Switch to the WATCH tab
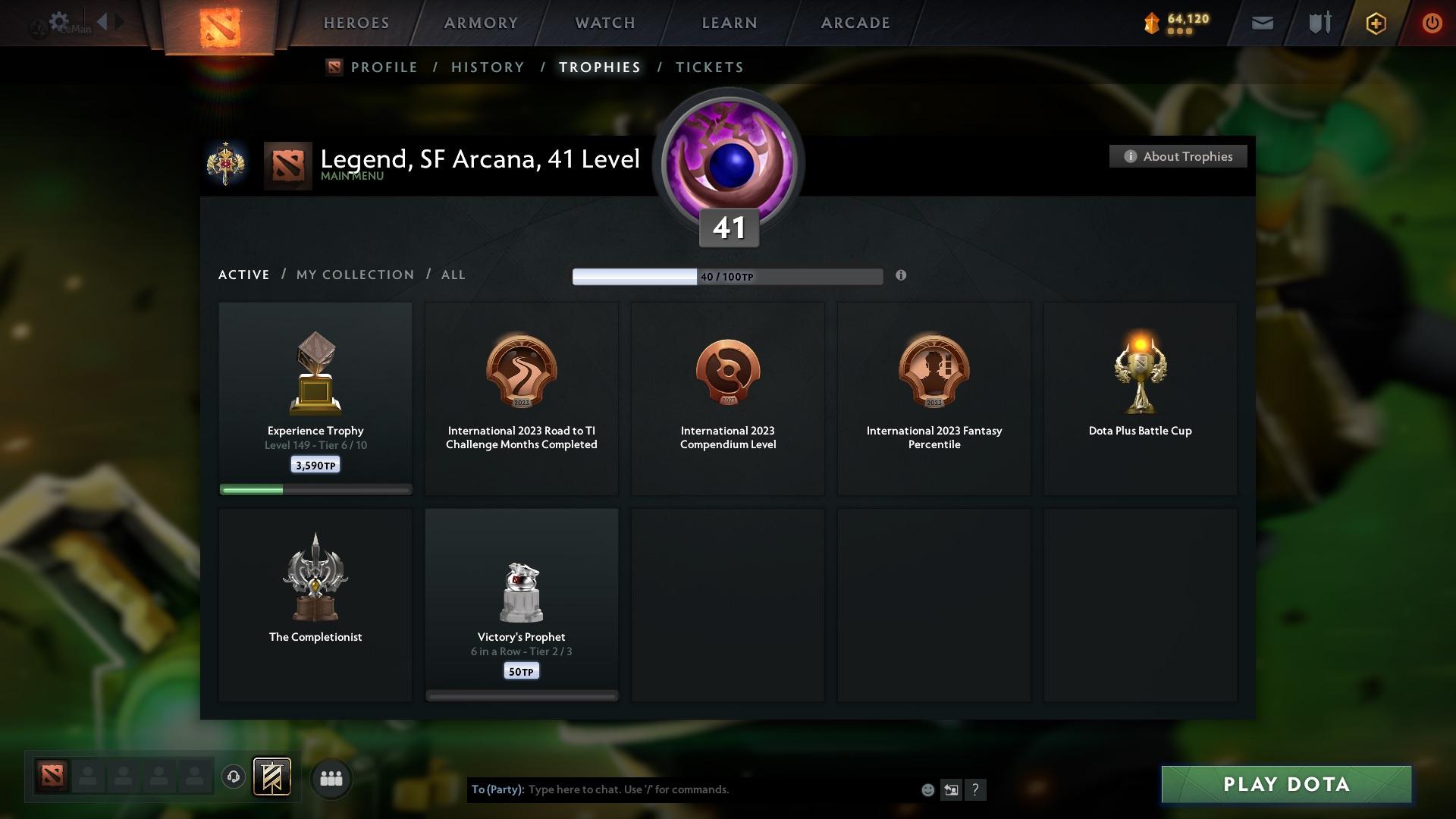The image size is (1456, 819). [603, 23]
